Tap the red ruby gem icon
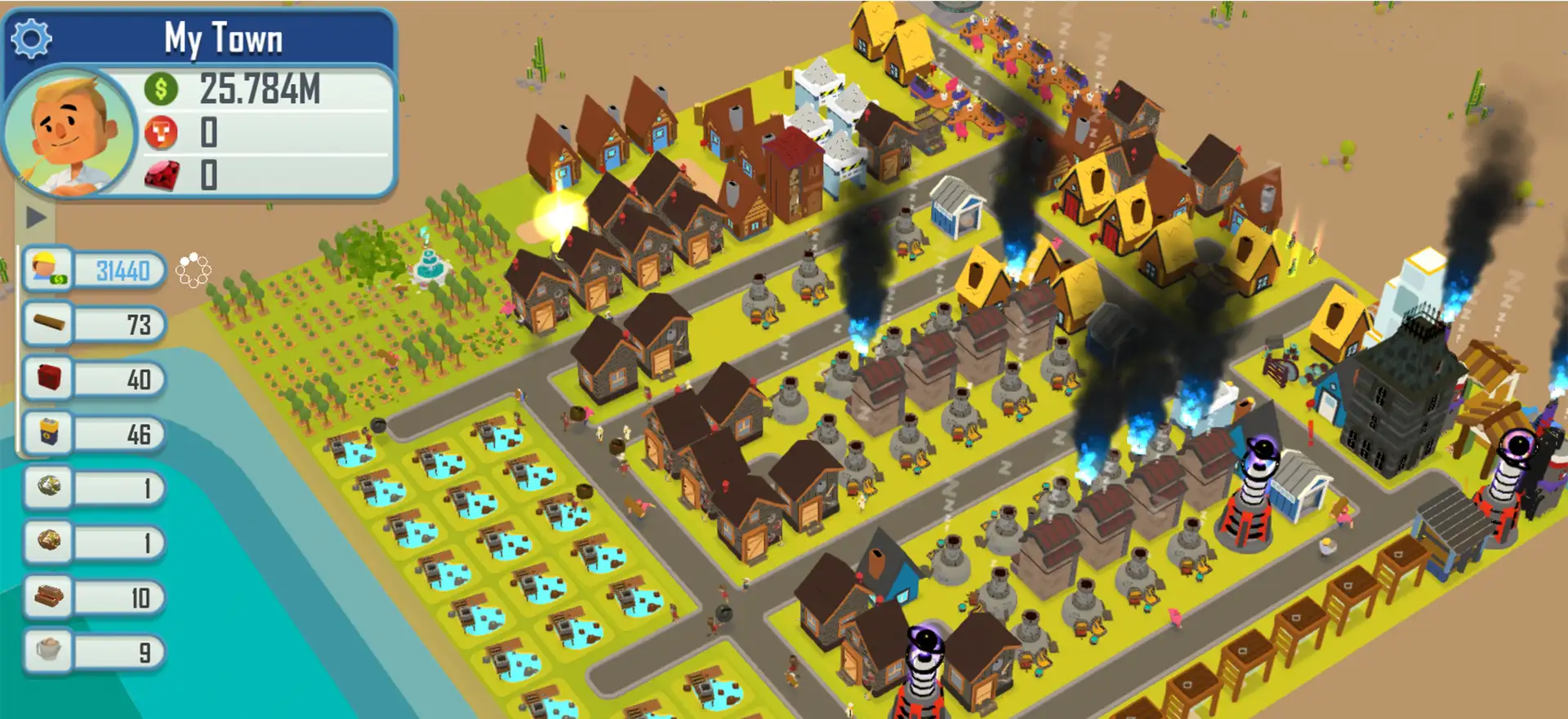 [162, 175]
